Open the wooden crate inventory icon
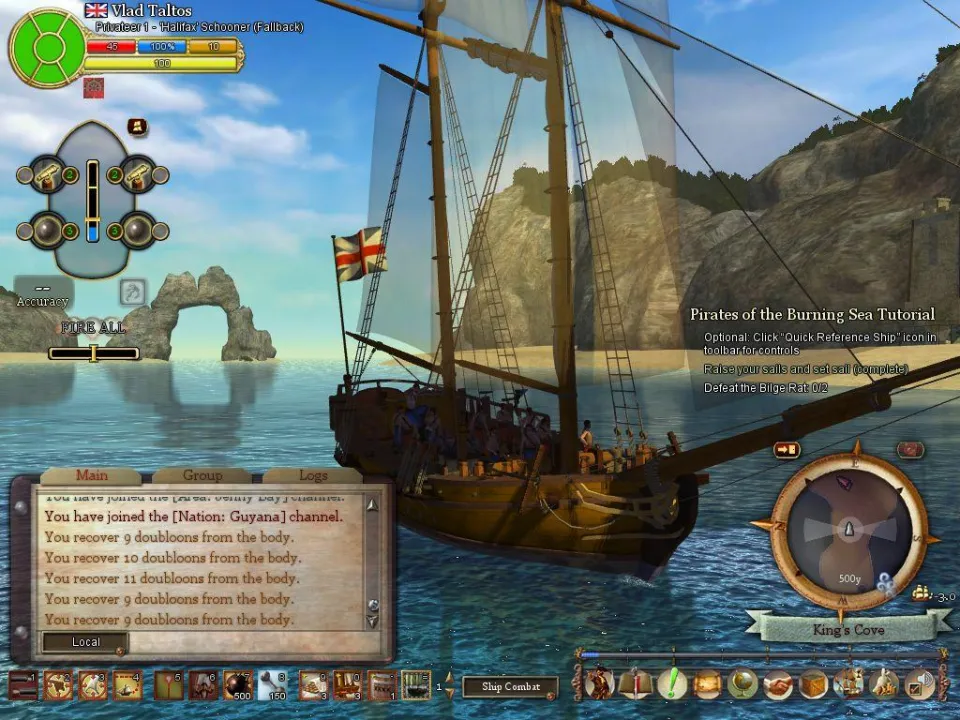Screen dimensions: 960x720 coord(813,684)
